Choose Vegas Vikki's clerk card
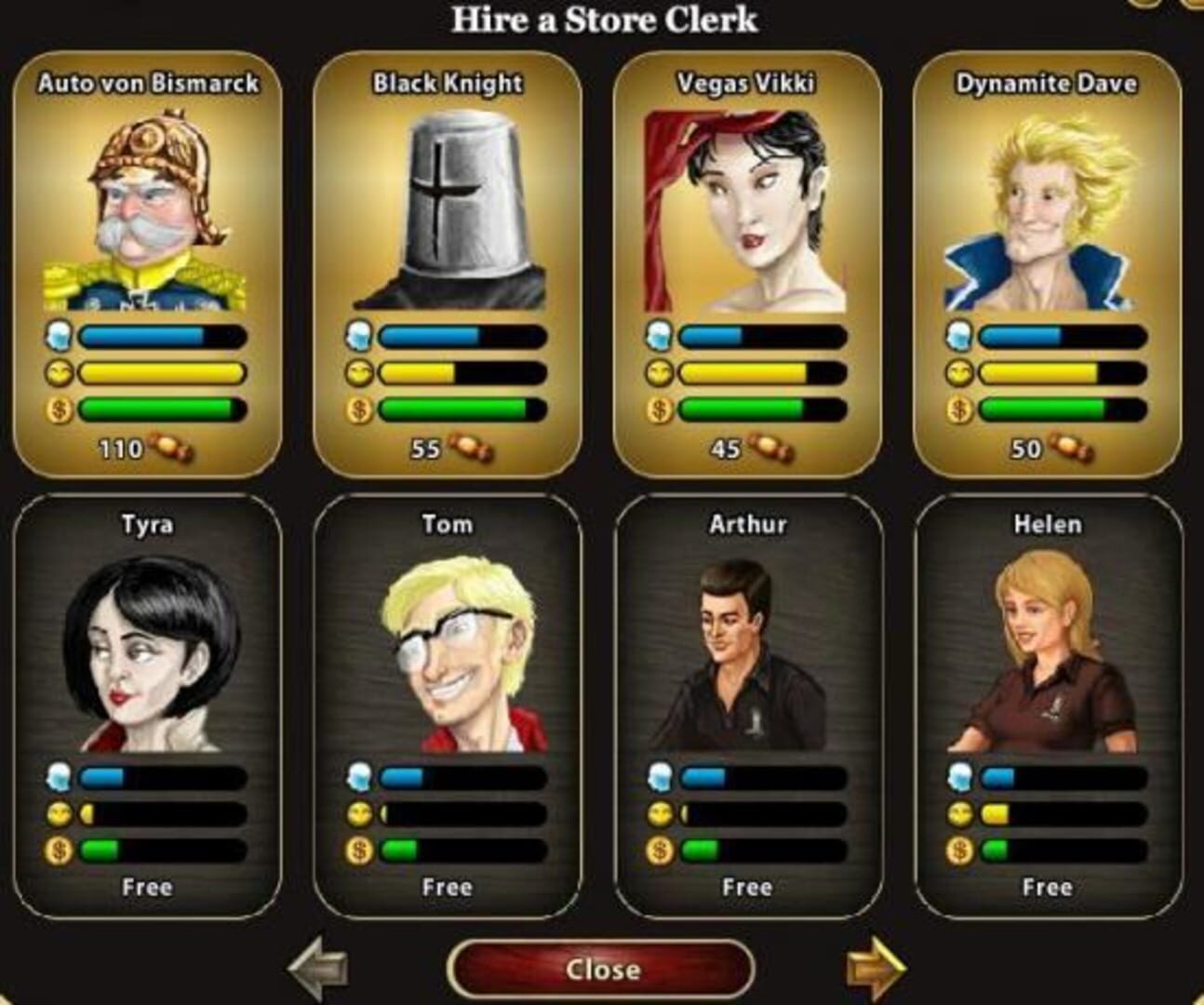 tap(747, 265)
